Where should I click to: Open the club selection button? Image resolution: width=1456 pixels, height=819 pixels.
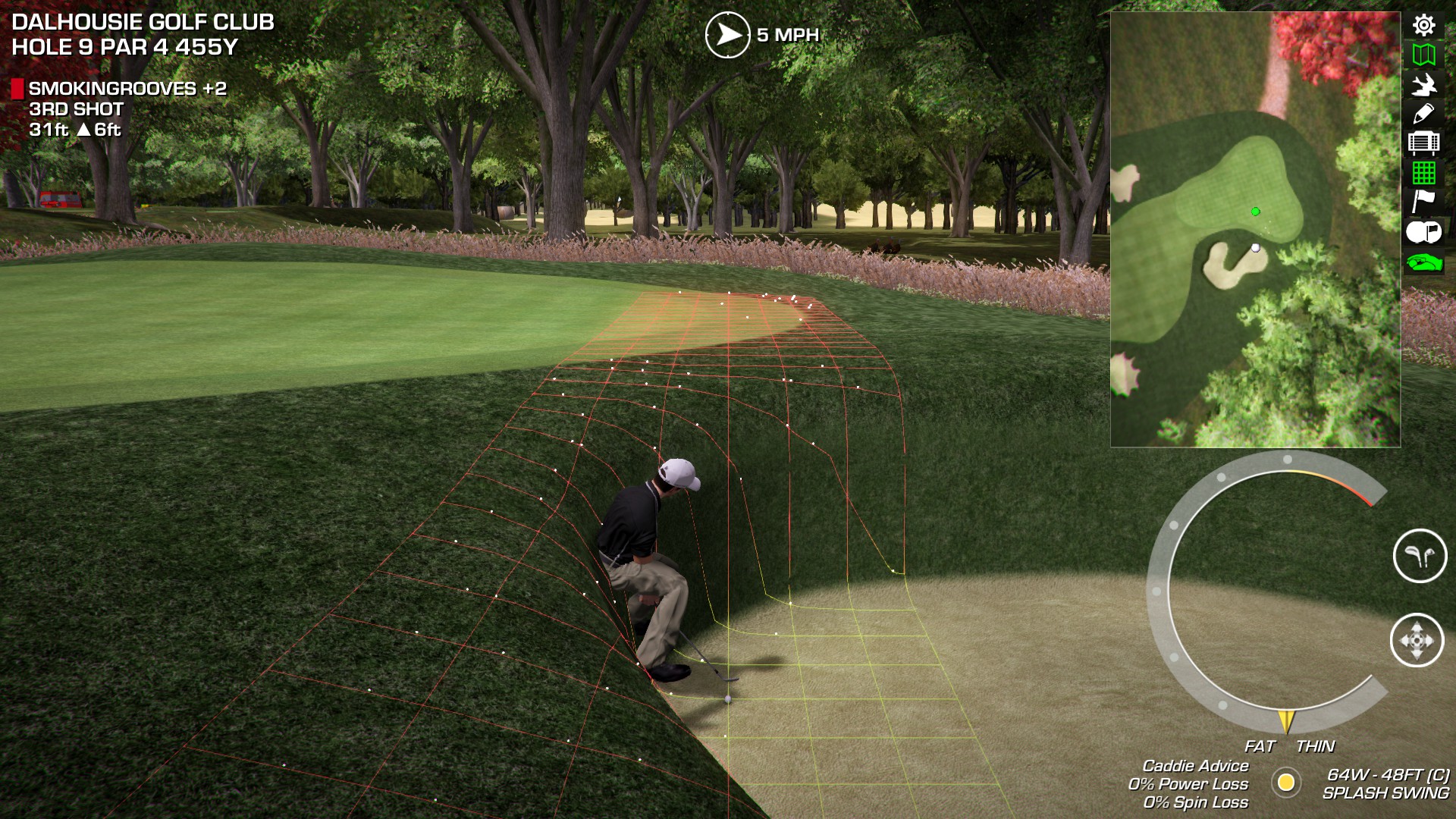[1420, 556]
